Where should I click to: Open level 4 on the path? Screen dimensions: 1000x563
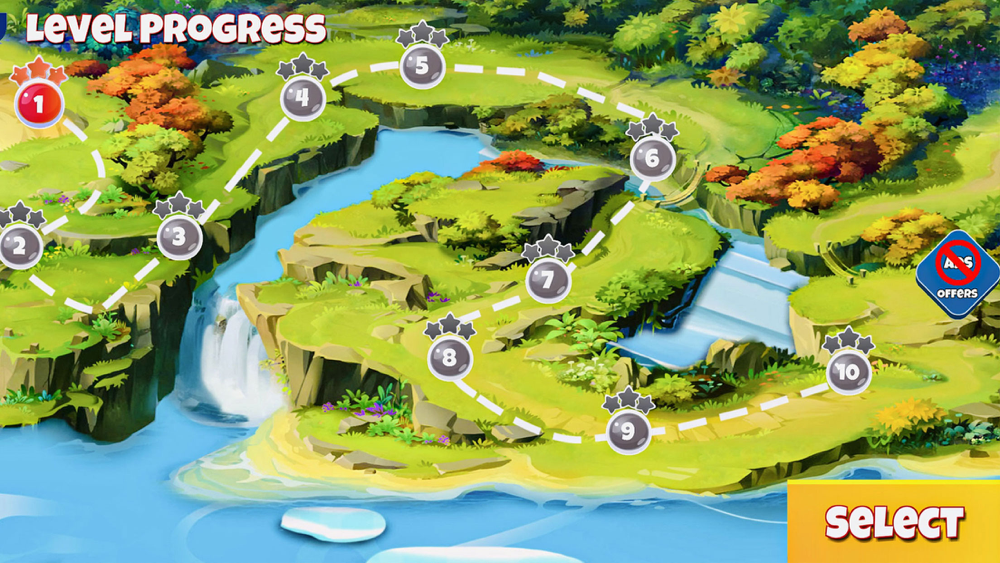[x=302, y=98]
